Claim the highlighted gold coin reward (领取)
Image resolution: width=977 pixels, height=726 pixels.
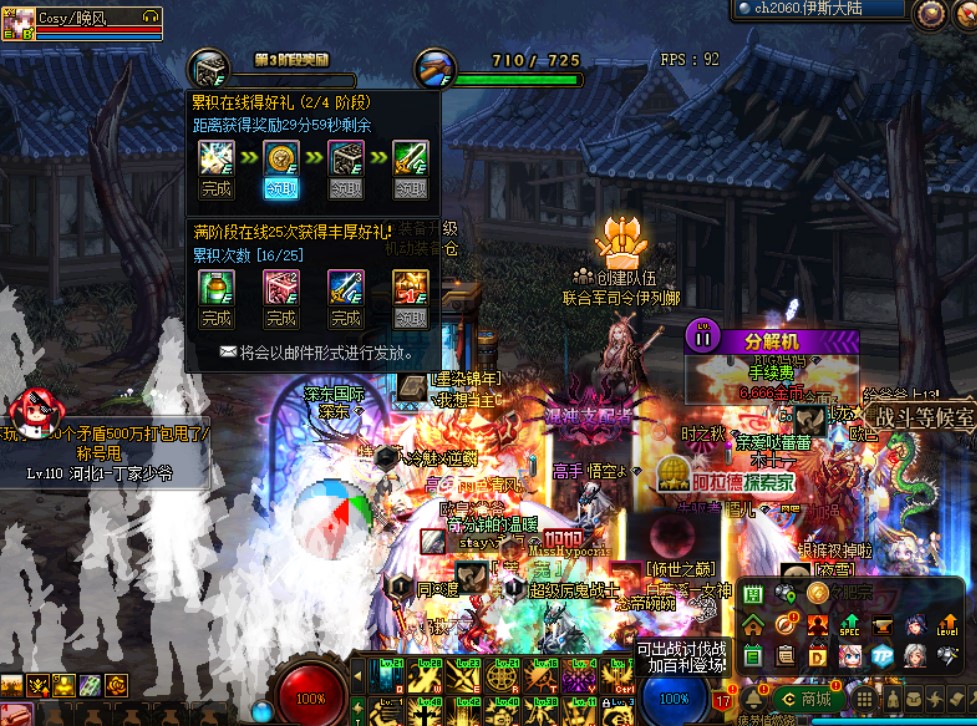[x=281, y=188]
